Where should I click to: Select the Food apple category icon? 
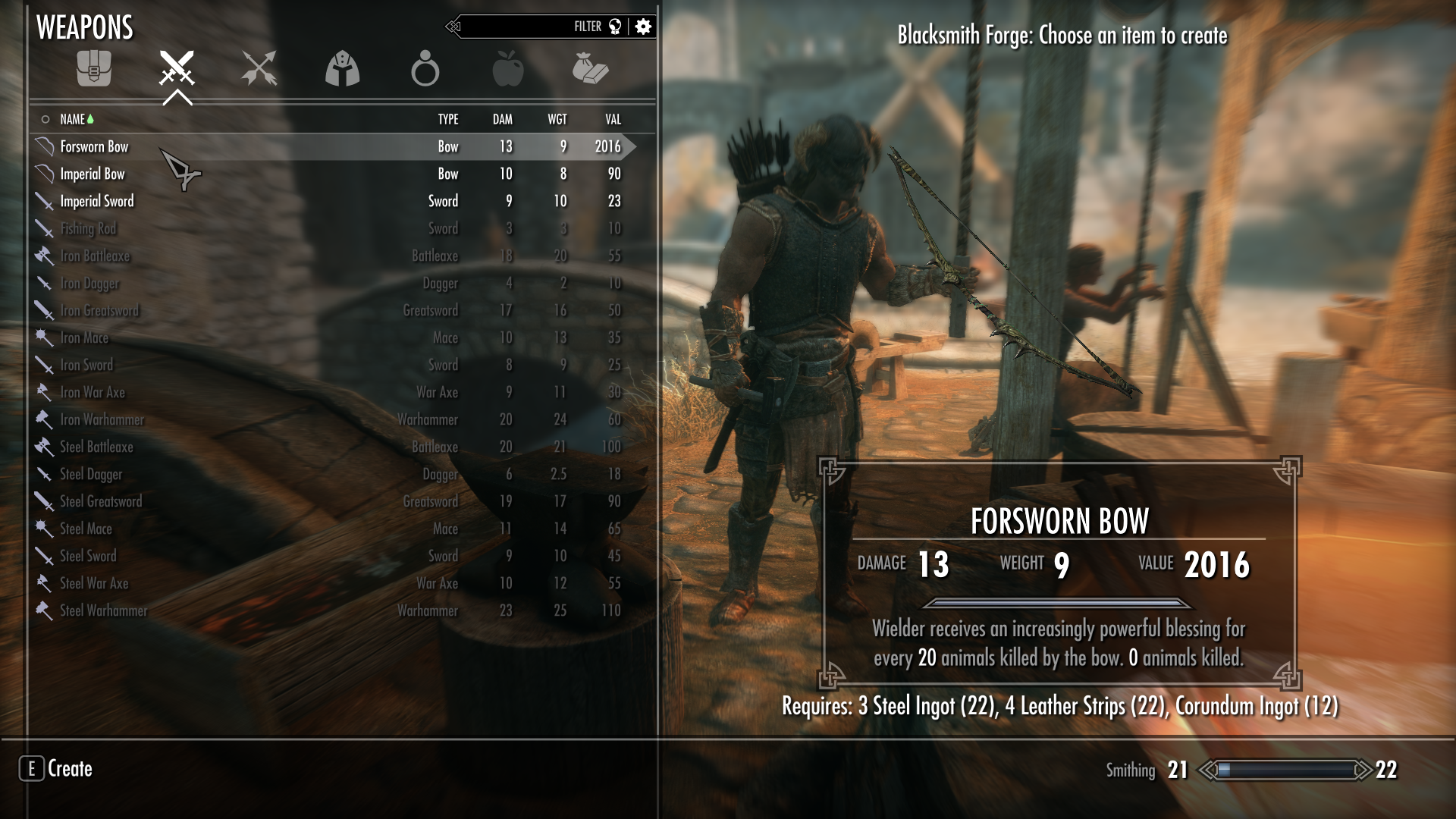[510, 70]
